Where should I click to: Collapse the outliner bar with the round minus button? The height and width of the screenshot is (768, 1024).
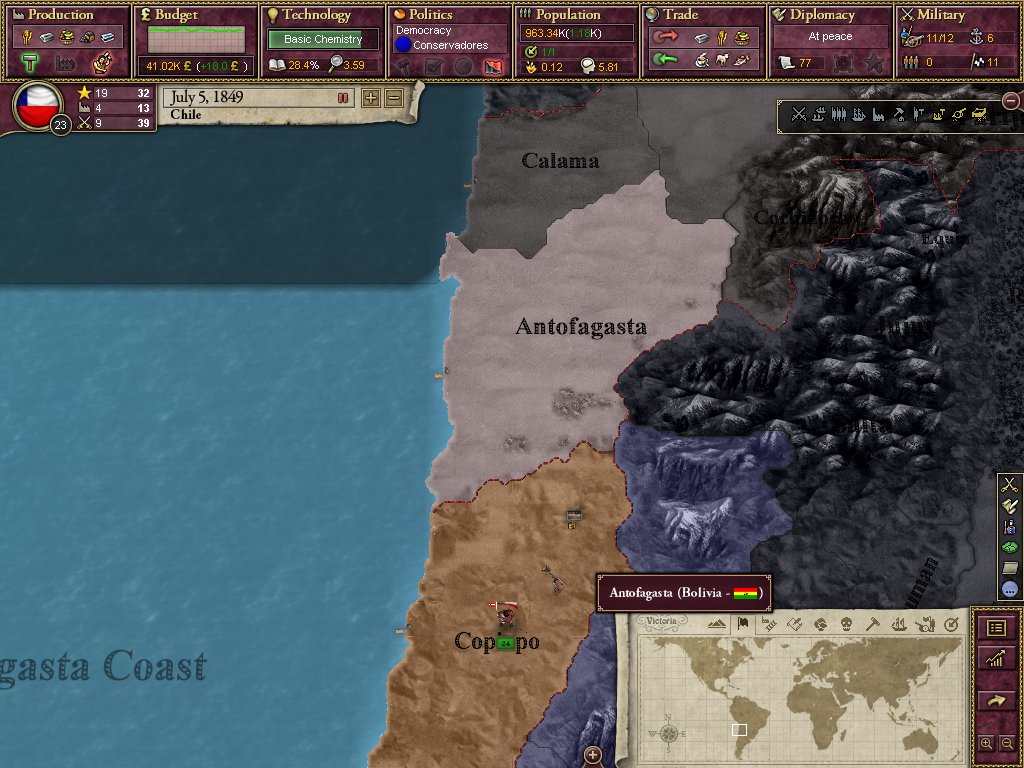(x=1011, y=101)
